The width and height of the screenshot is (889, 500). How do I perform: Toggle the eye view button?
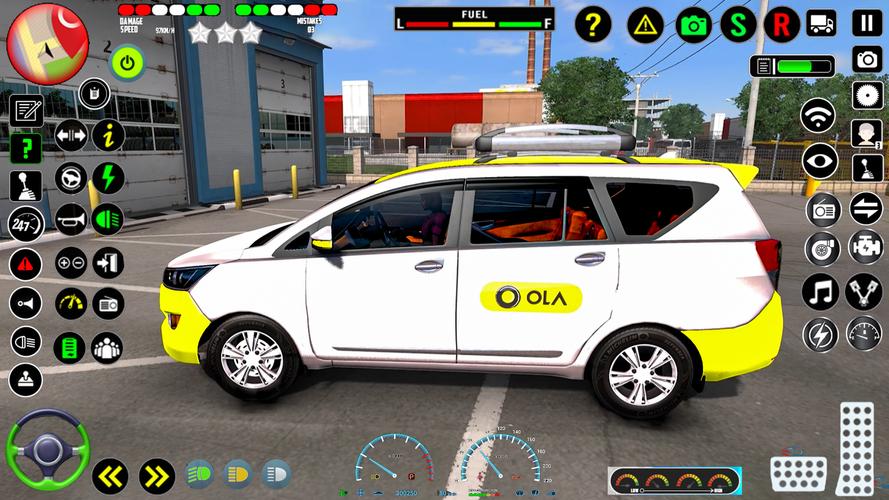(819, 161)
